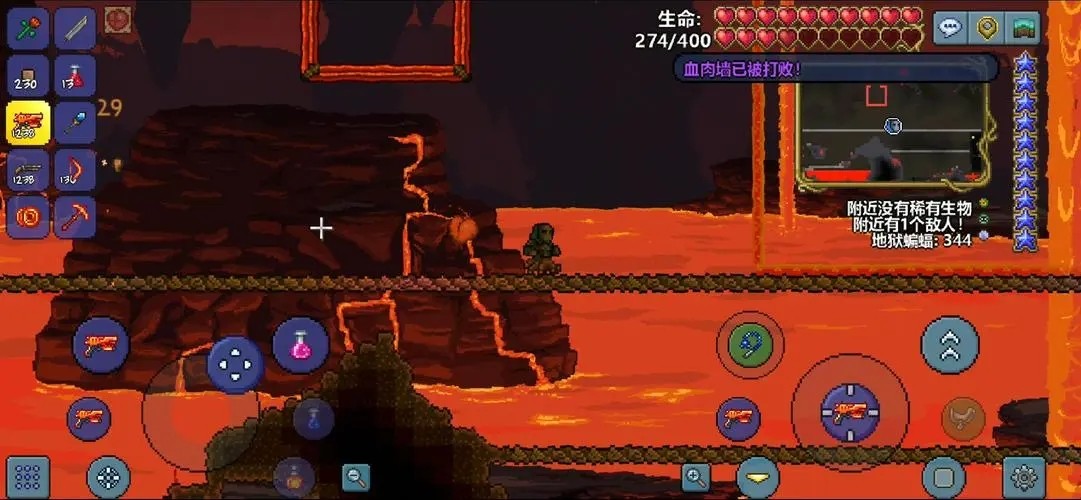Tap the rounded square button beside settings
1081x500 pixels.
point(943,476)
